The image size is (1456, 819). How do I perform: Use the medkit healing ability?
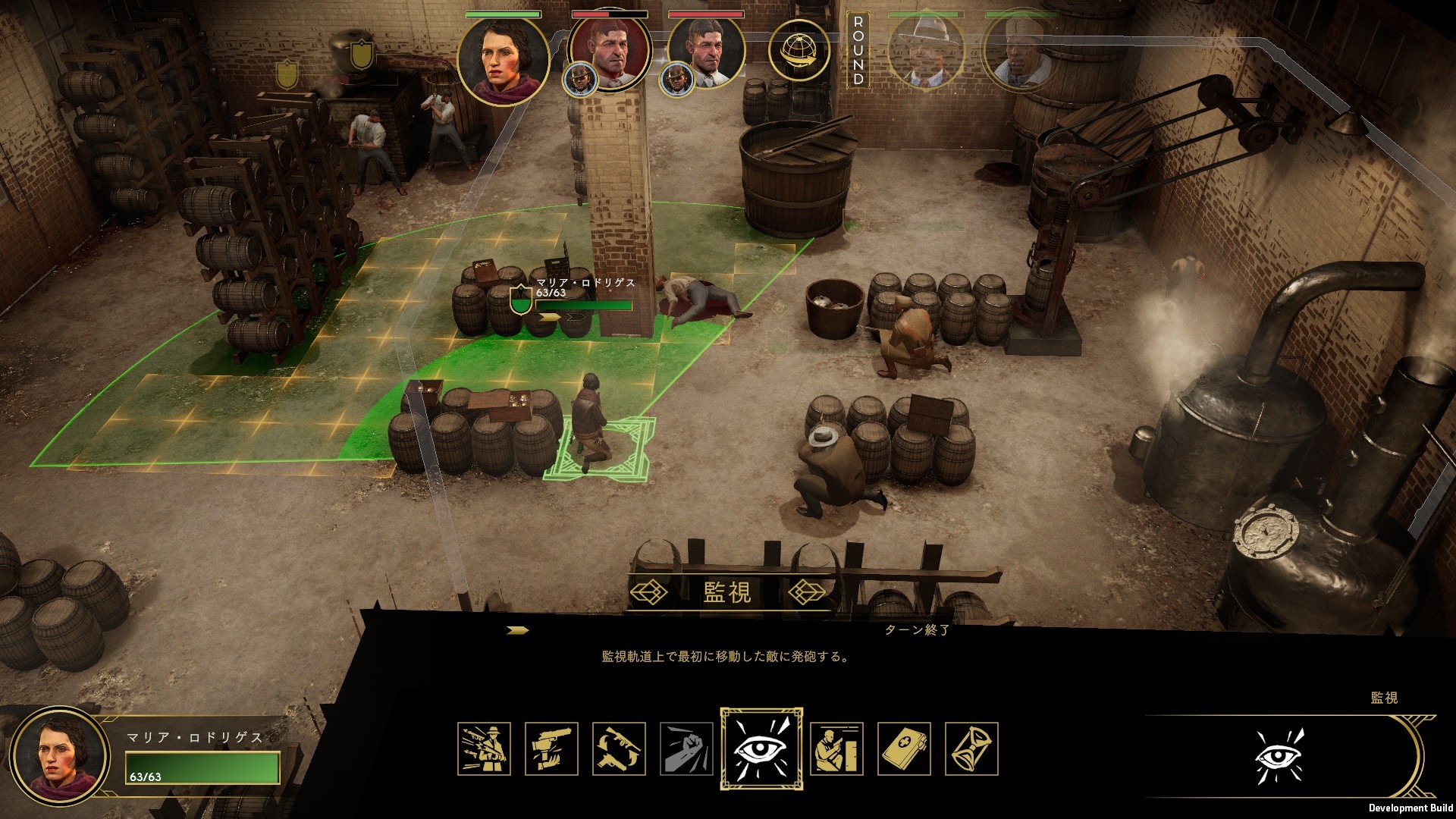coord(904,749)
